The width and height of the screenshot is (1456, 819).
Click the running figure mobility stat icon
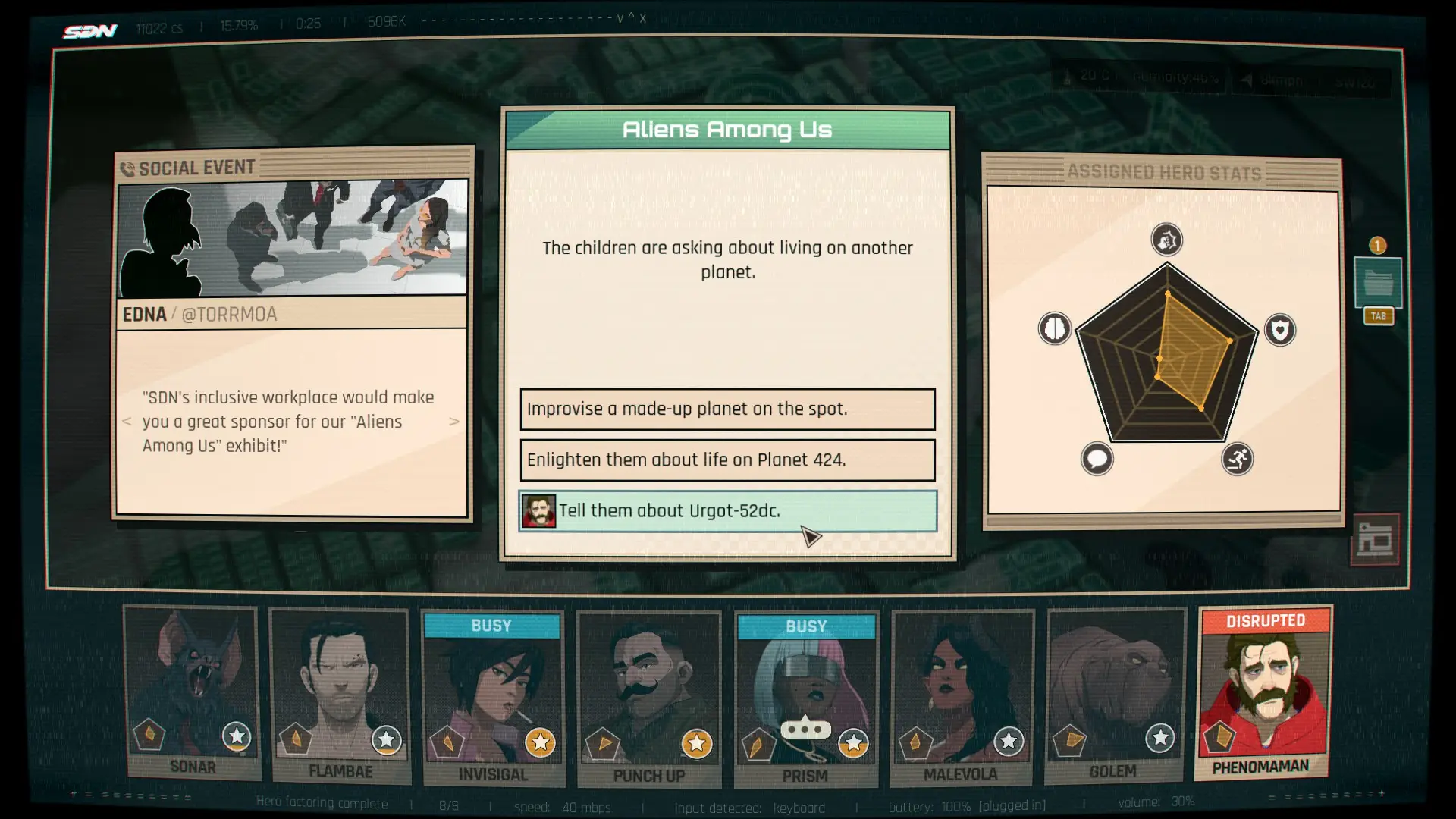[x=1237, y=459]
